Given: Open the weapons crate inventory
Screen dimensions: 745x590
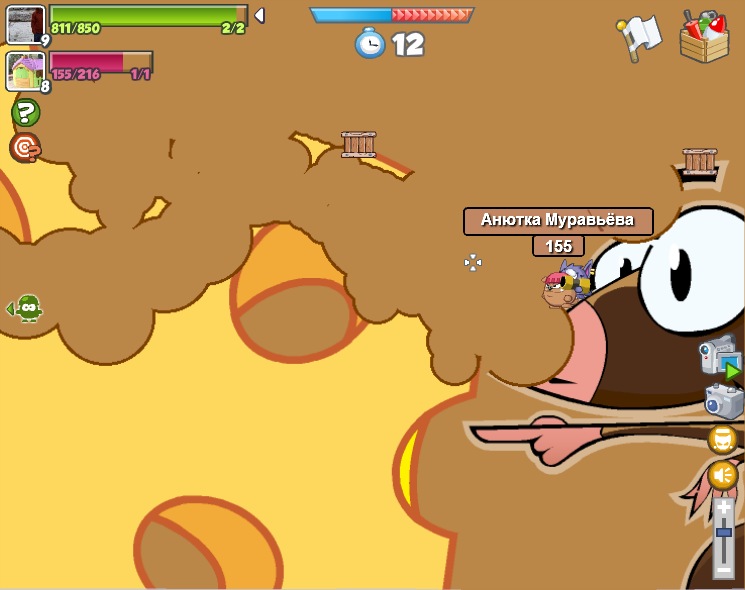Looking at the screenshot, I should [x=704, y=37].
